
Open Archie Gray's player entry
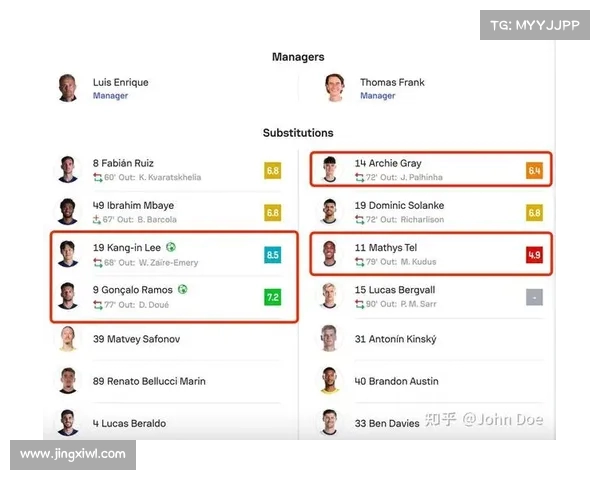[x=388, y=163]
